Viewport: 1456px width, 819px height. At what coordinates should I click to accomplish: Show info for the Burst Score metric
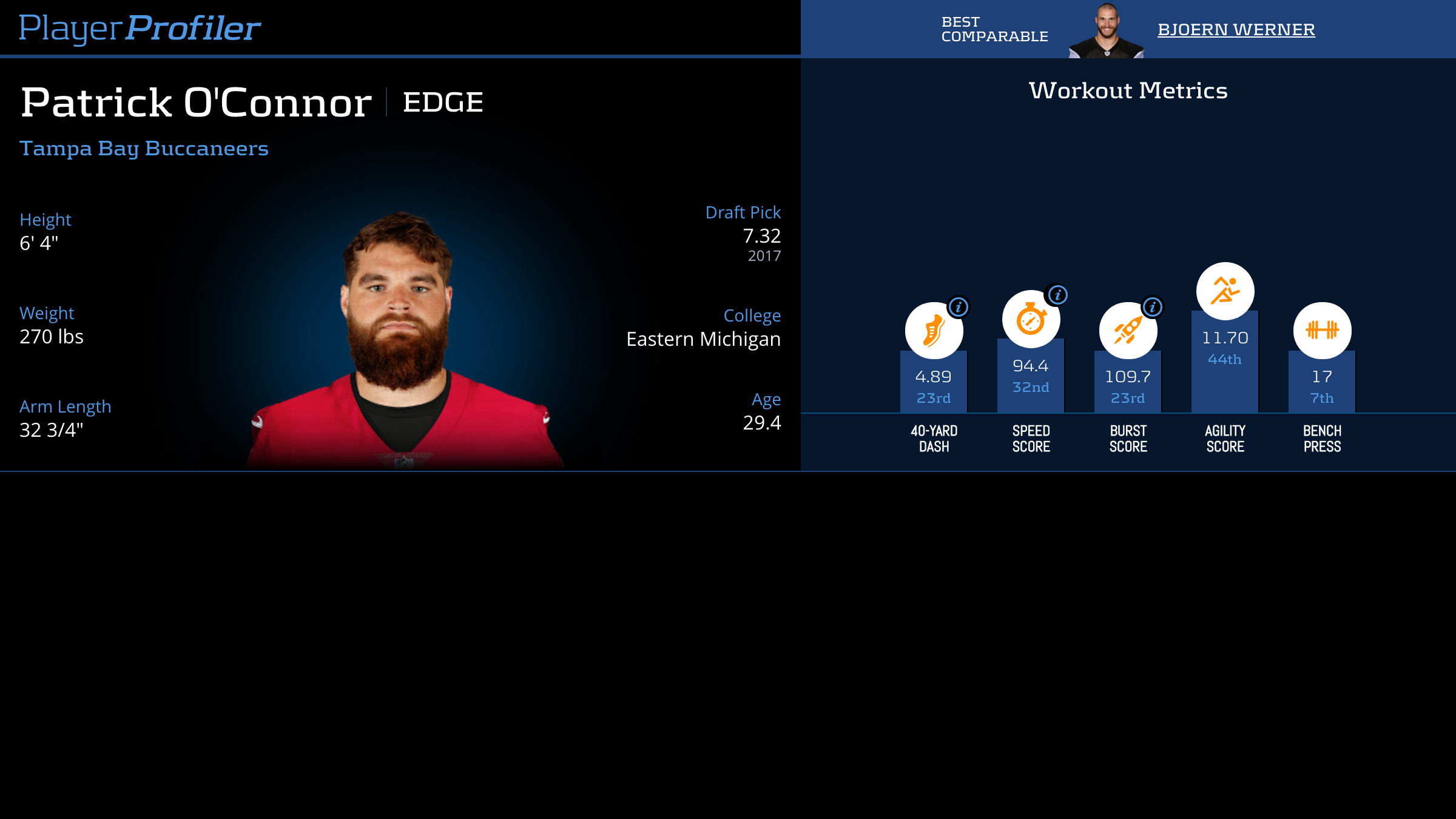click(x=1153, y=307)
